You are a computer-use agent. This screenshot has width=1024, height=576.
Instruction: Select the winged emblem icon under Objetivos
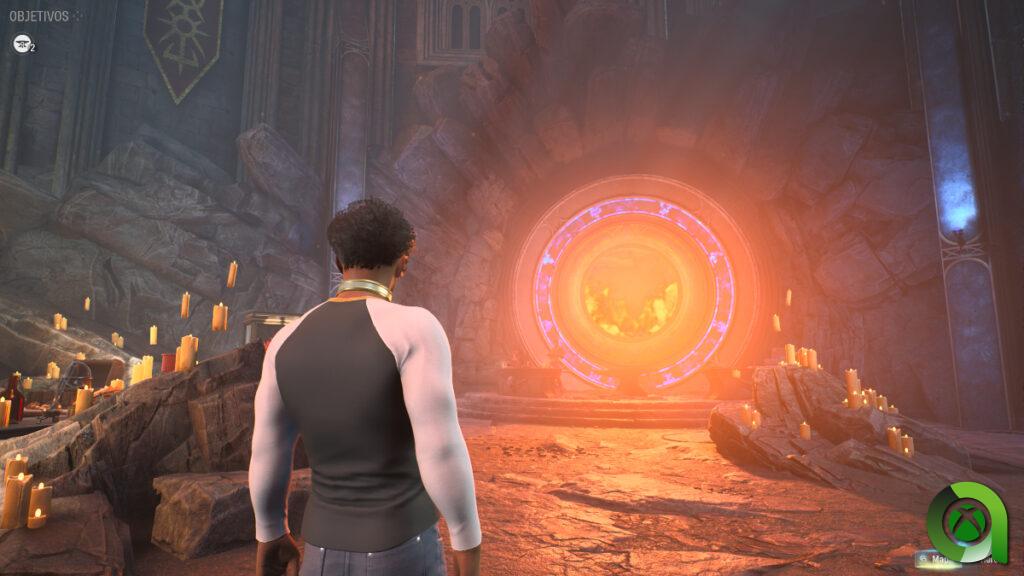tap(21, 43)
